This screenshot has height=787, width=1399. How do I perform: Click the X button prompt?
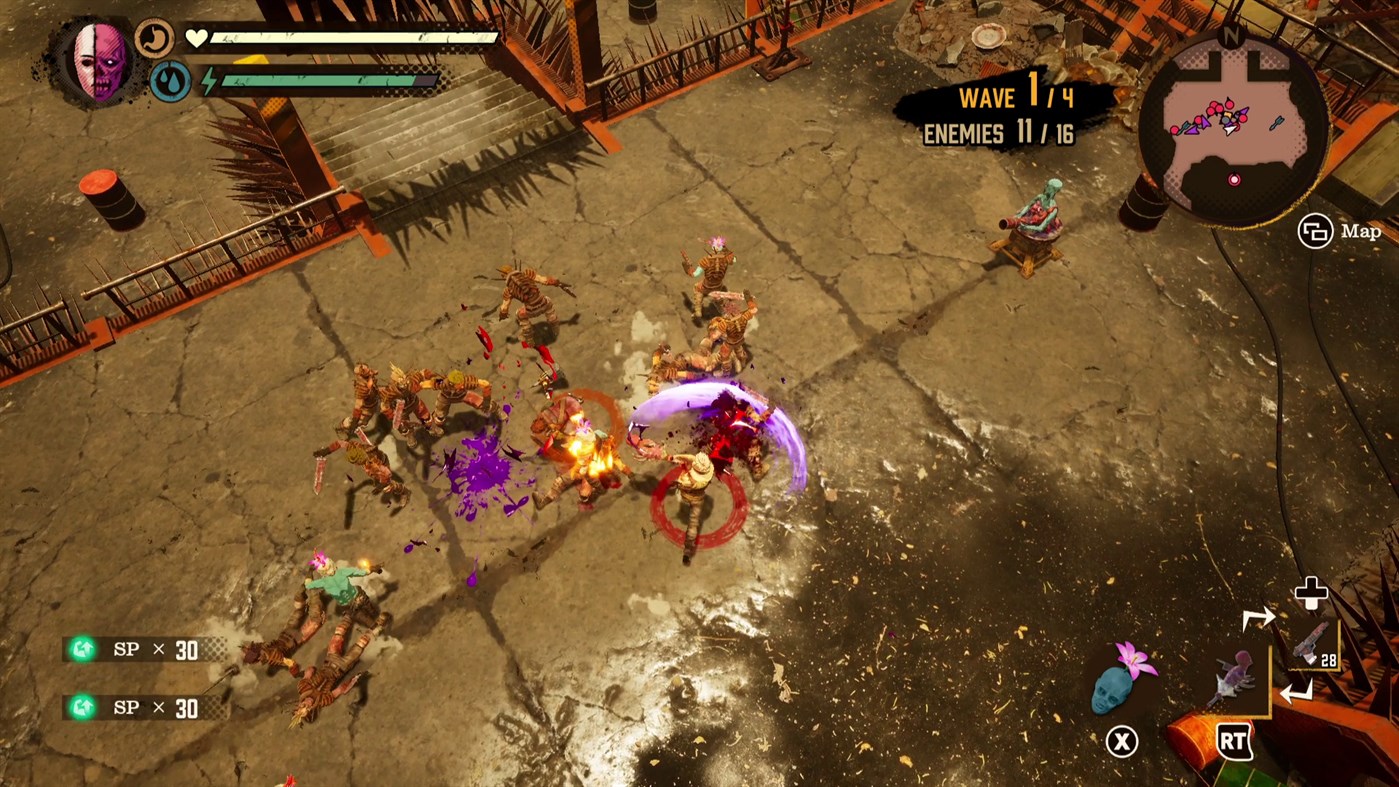click(1122, 742)
